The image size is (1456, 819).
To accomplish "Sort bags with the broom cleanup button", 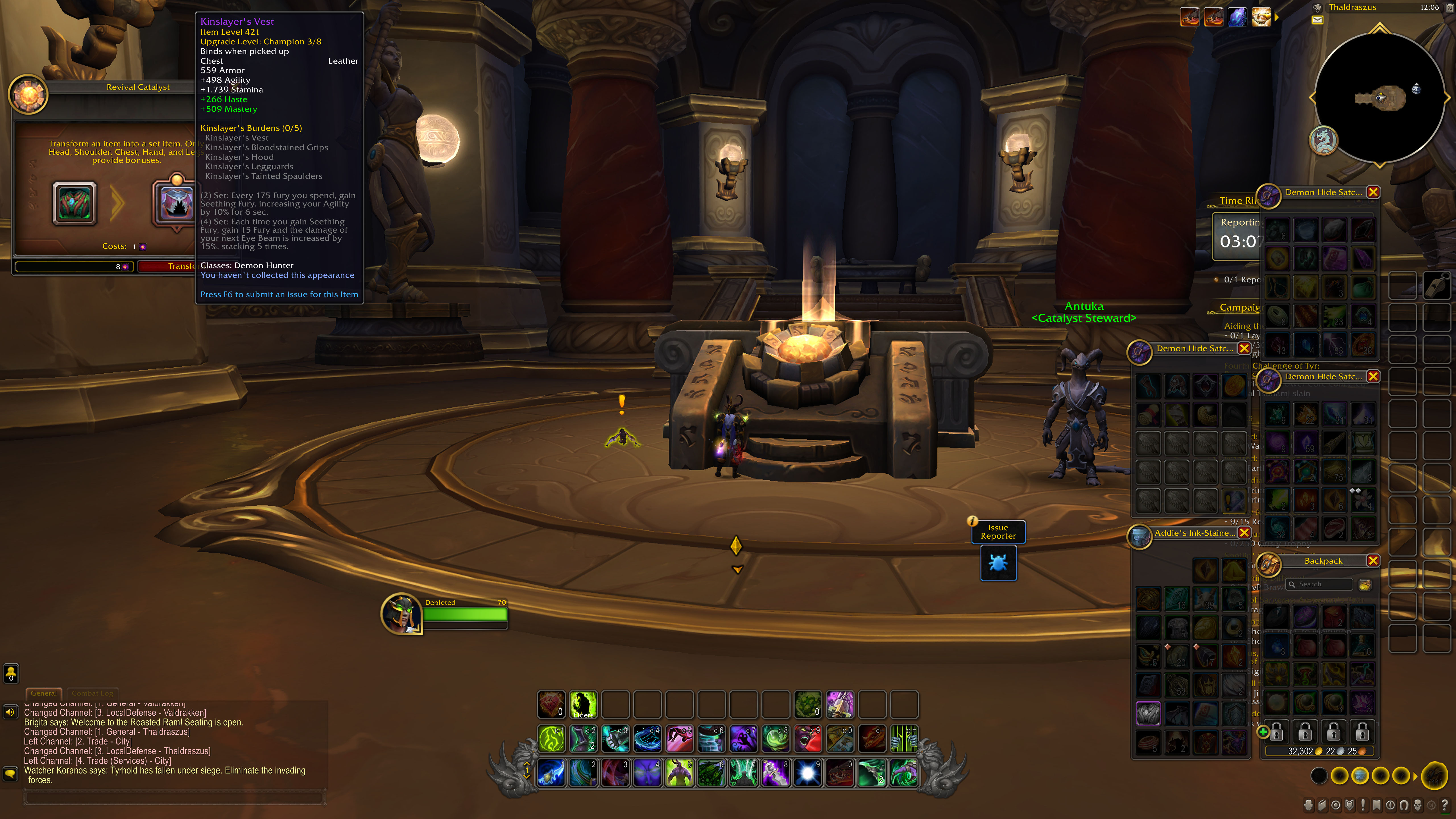I will [x=1364, y=584].
